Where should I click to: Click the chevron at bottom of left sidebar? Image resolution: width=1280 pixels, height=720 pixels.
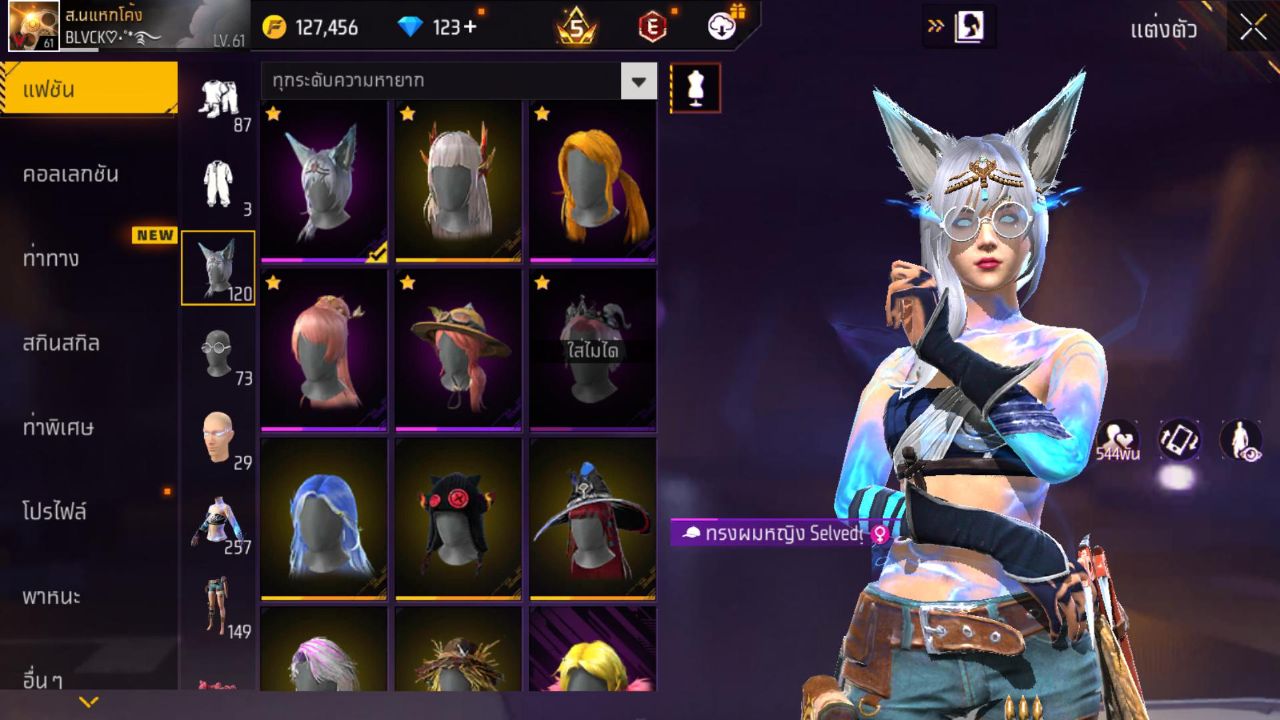click(88, 700)
